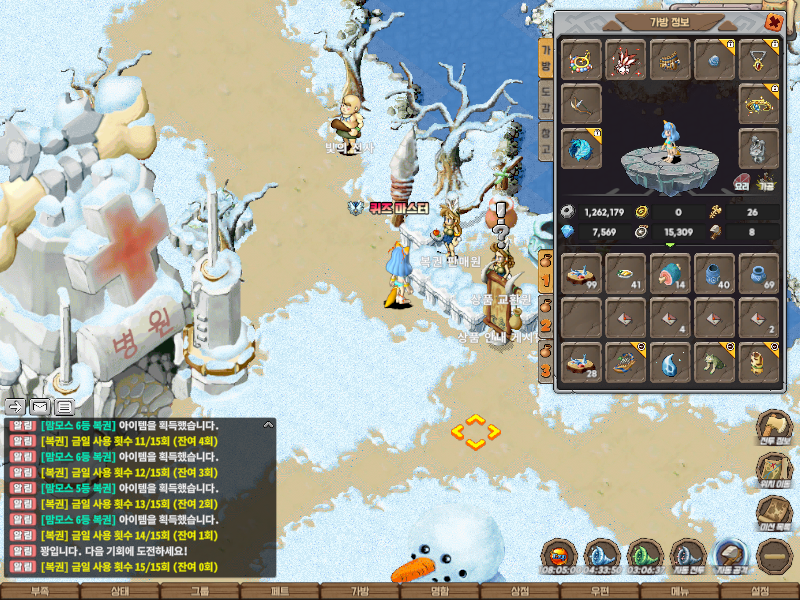This screenshot has height=600, width=800.
Task: Select the blue water drop item
Action: 670,363
